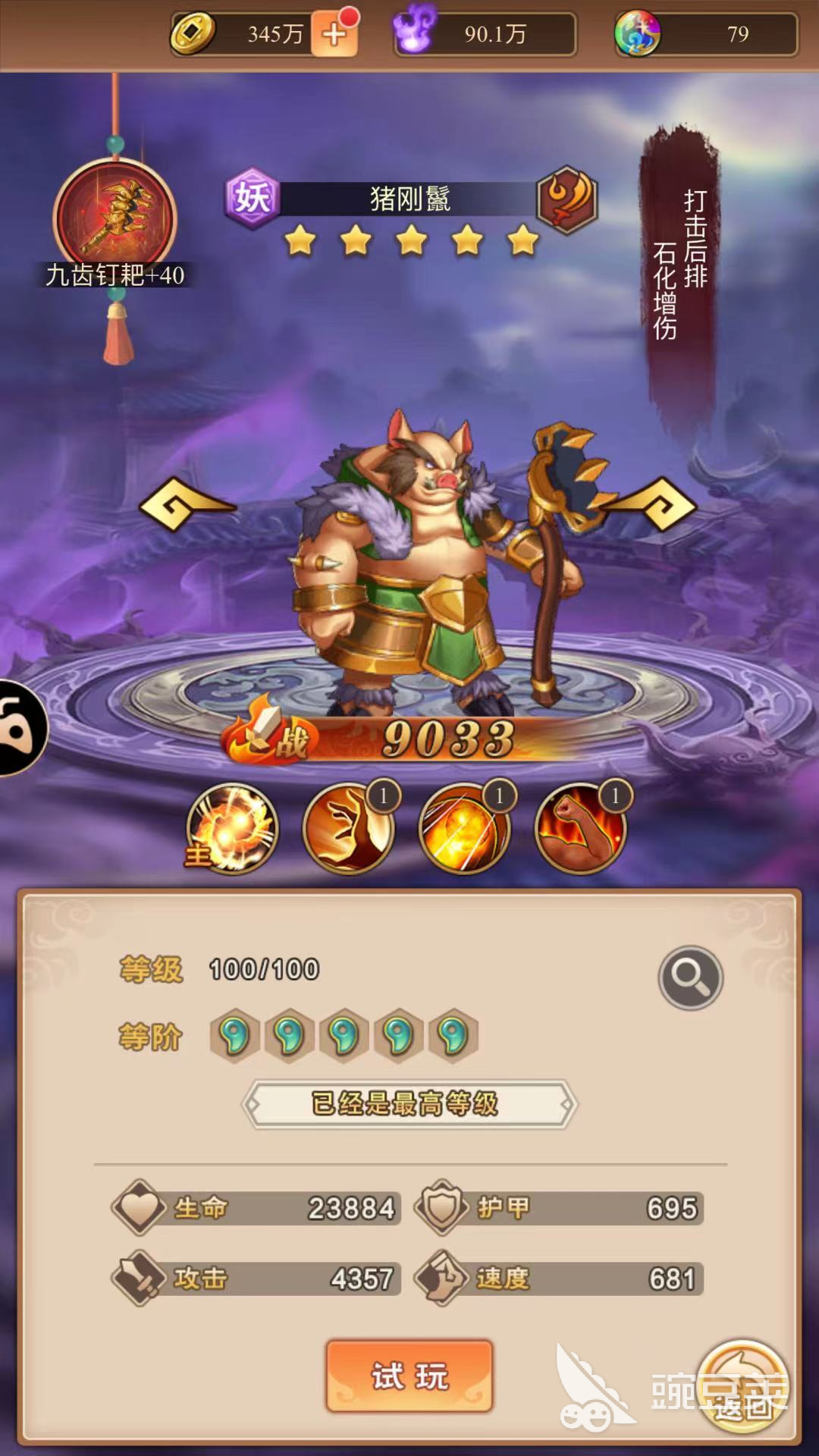The image size is (819, 1456).
Task: Open detailed stats with magnifying glass
Action: 690,977
